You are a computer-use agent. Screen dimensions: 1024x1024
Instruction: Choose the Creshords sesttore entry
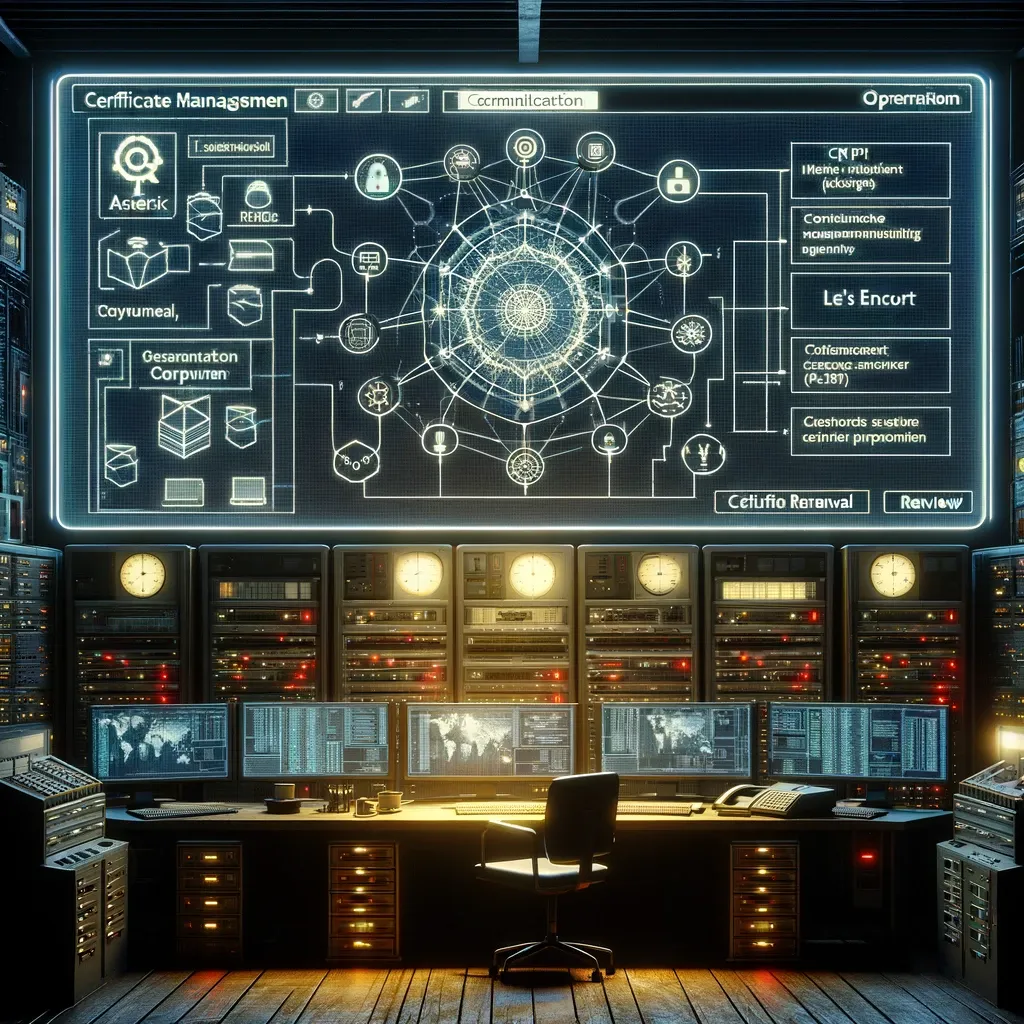(x=869, y=429)
